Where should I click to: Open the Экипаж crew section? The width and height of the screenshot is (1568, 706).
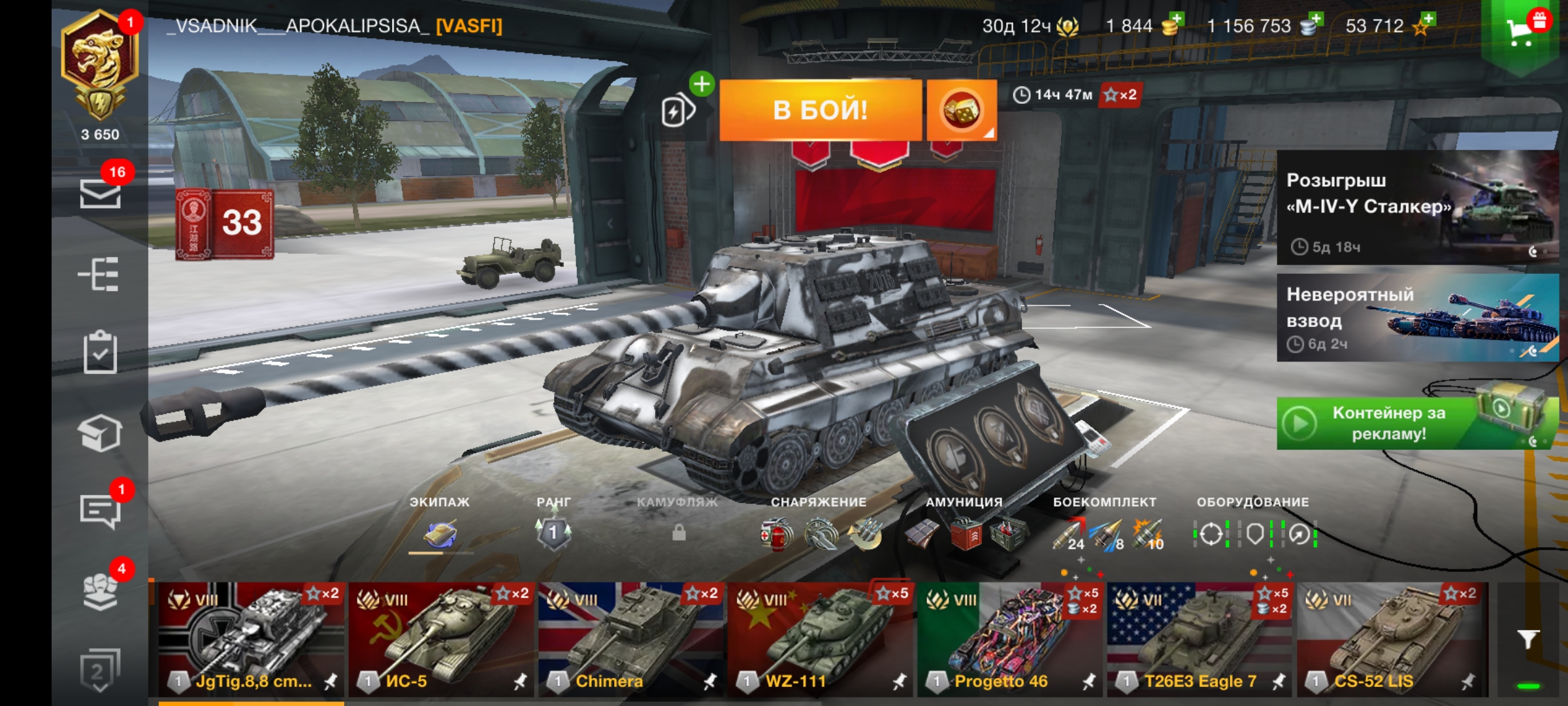[440, 533]
